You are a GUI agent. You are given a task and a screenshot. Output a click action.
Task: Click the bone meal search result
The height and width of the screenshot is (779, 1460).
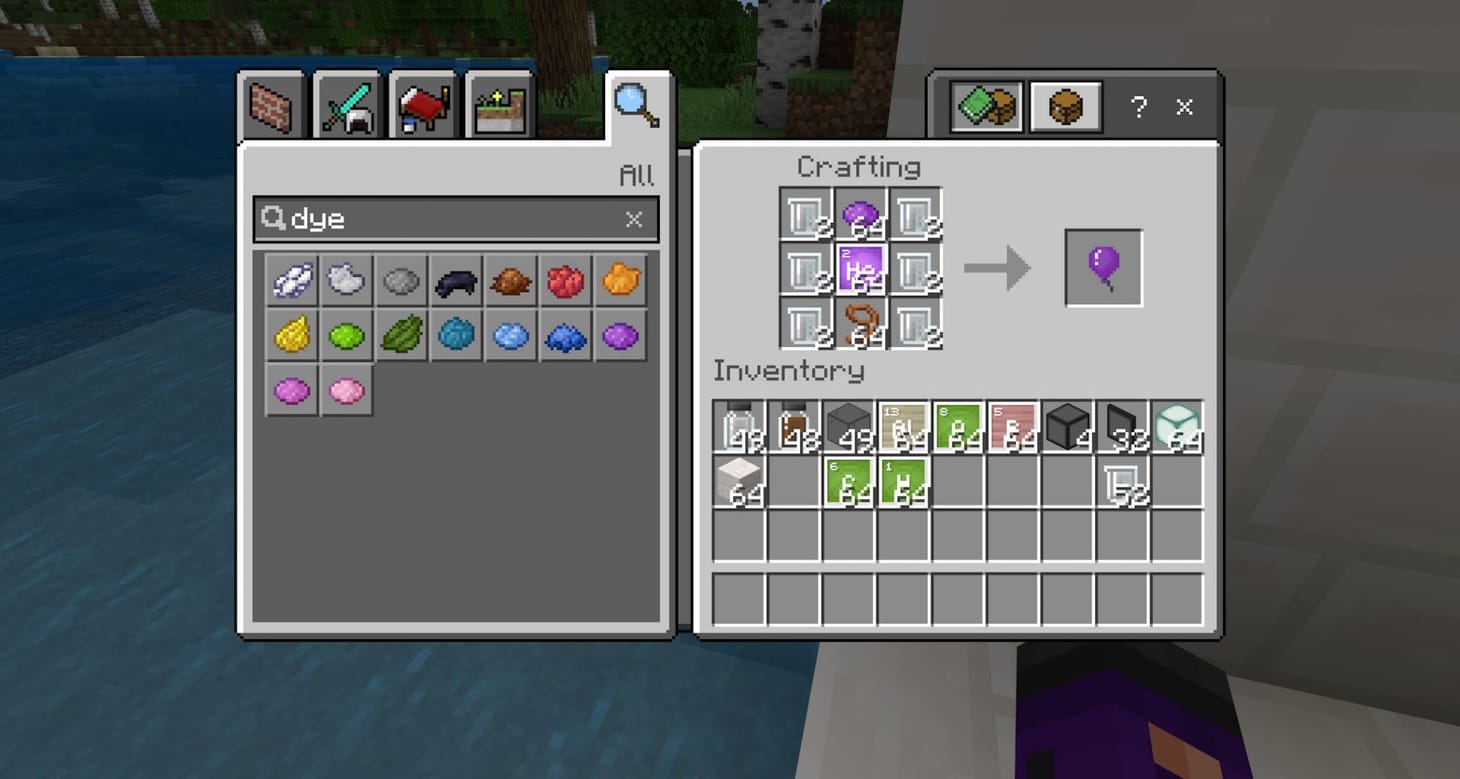pyautogui.click(x=291, y=280)
